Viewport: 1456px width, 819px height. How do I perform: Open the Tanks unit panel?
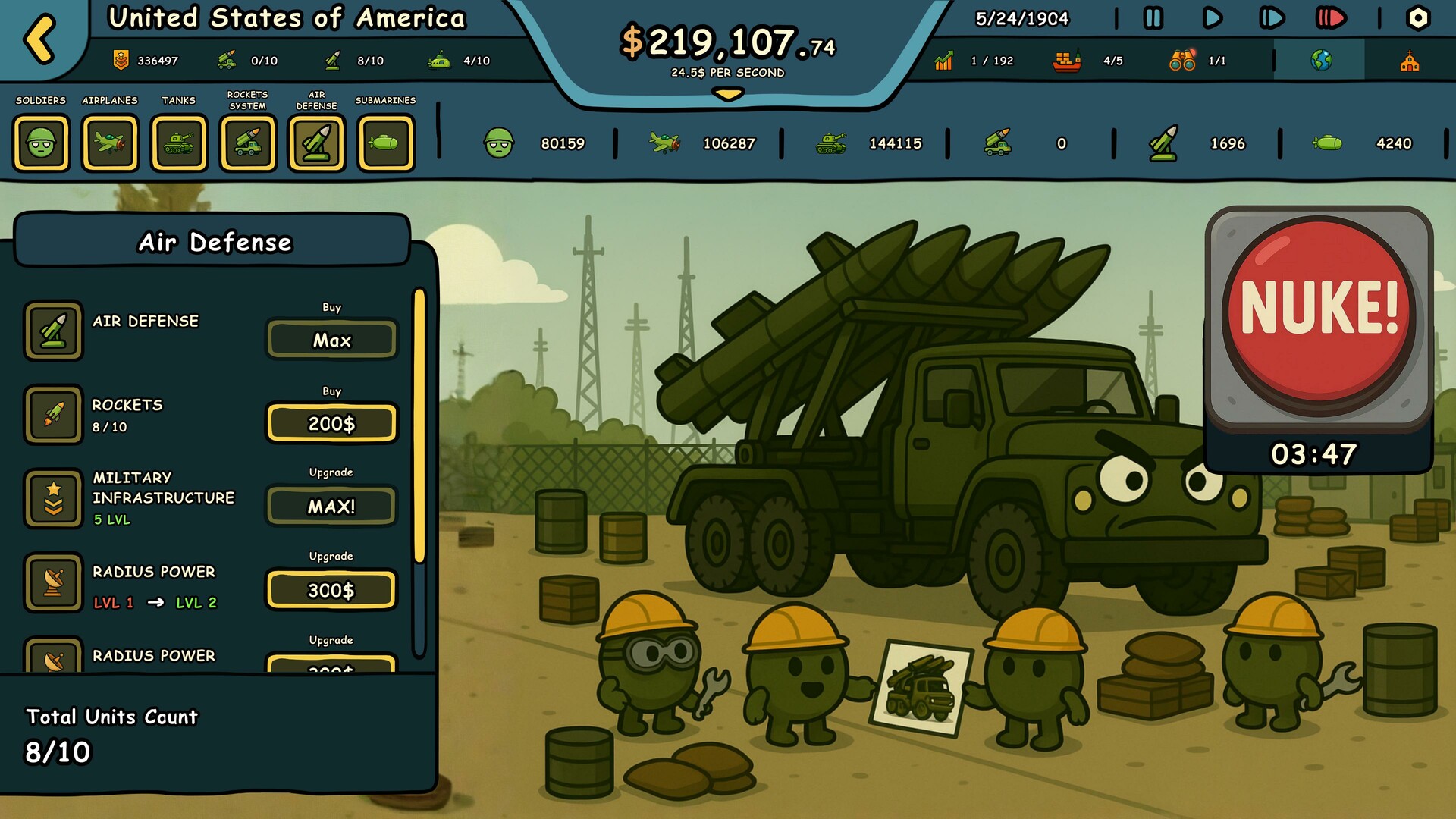tap(180, 143)
